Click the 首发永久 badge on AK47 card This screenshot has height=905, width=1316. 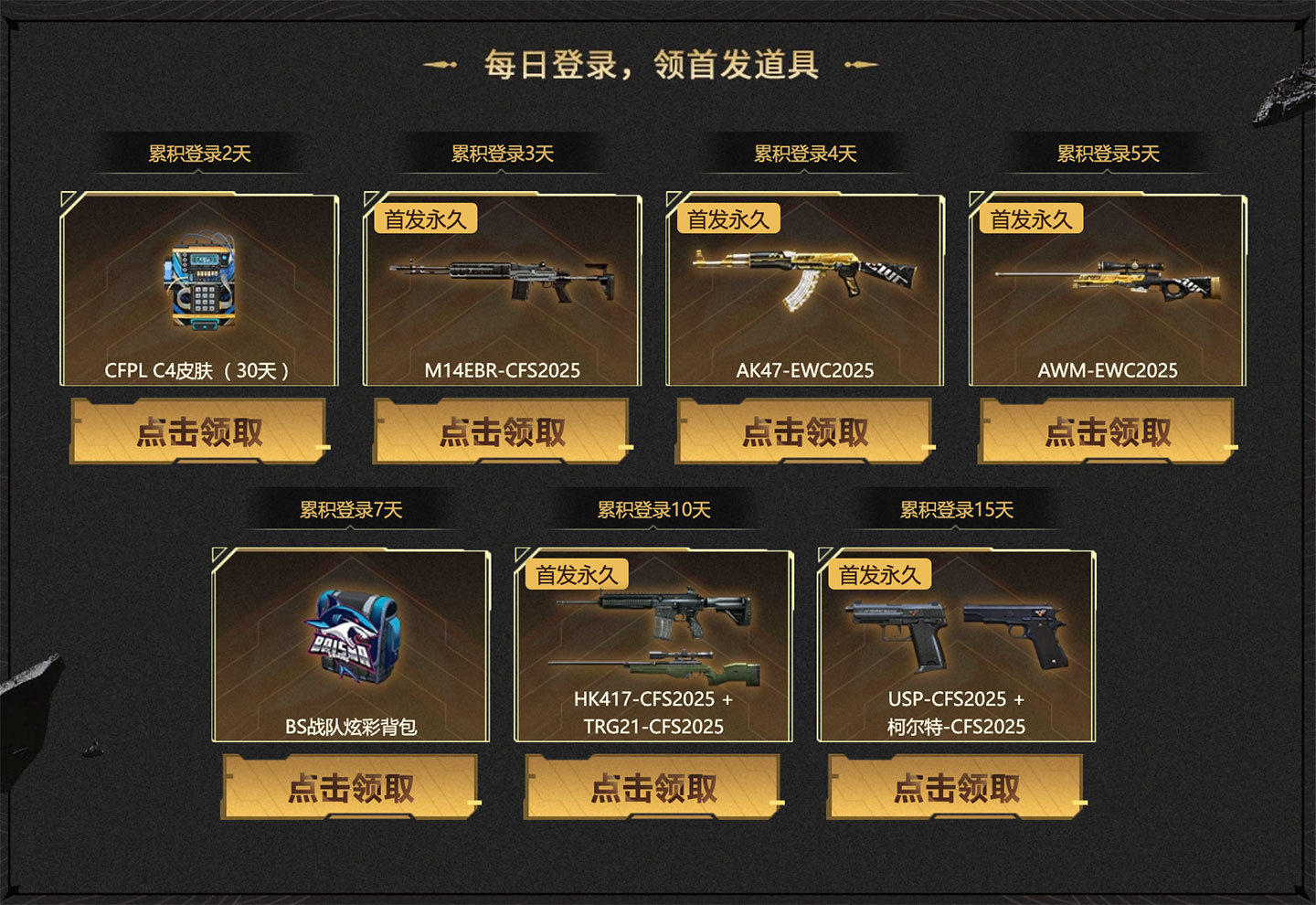[727, 218]
